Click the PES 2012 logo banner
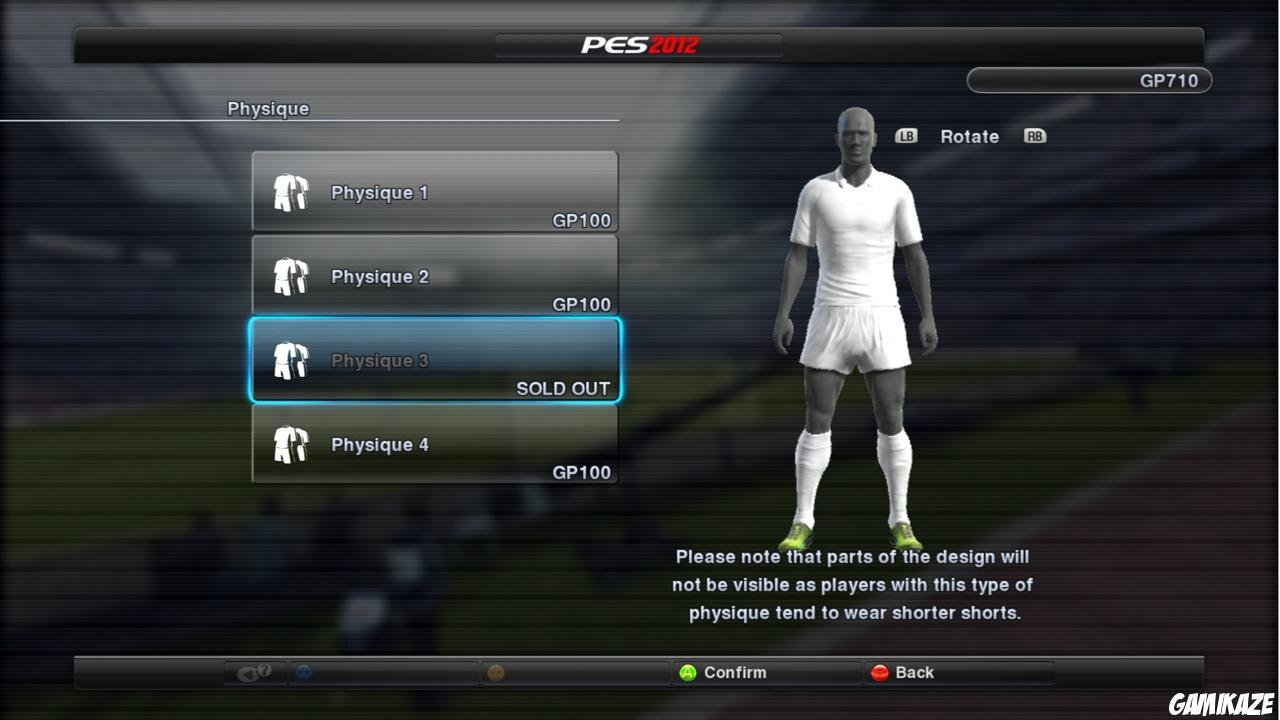Viewport: 1280px width, 720px height. 638,43
